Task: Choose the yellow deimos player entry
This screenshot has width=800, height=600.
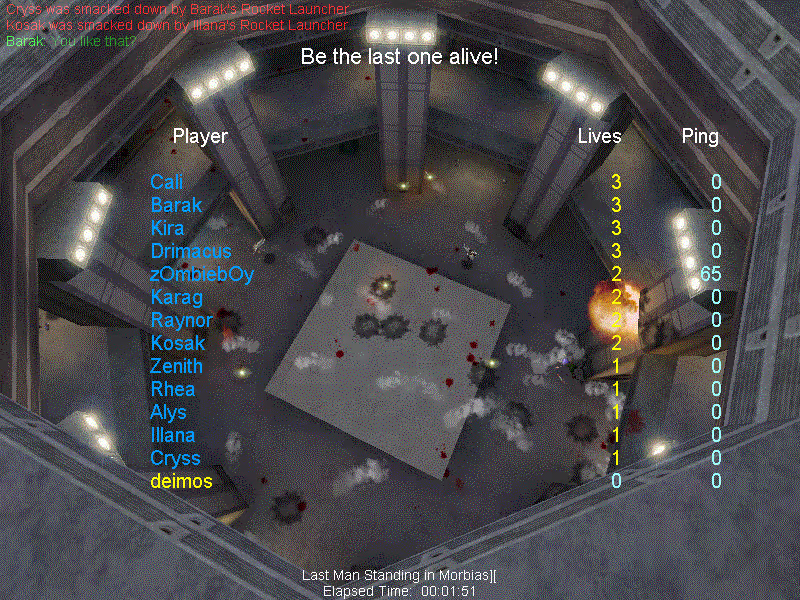Action: 181,481
